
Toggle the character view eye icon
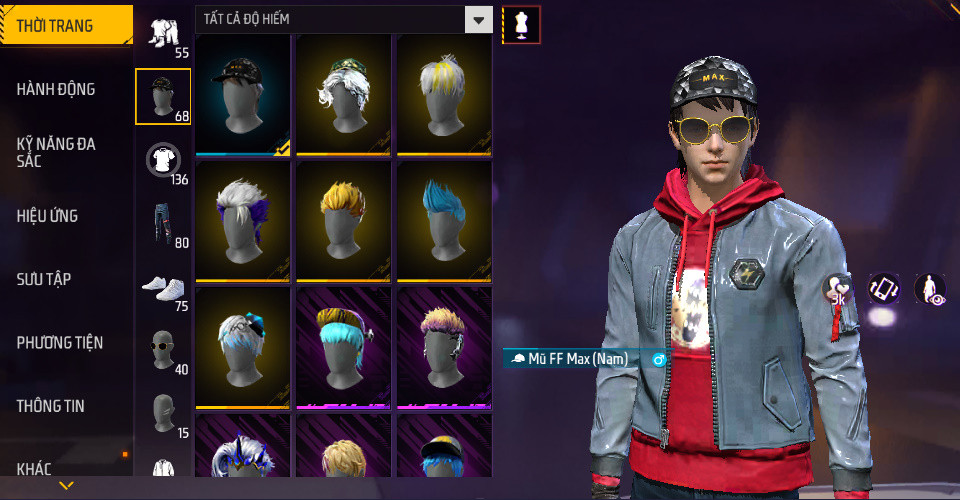[x=930, y=289]
